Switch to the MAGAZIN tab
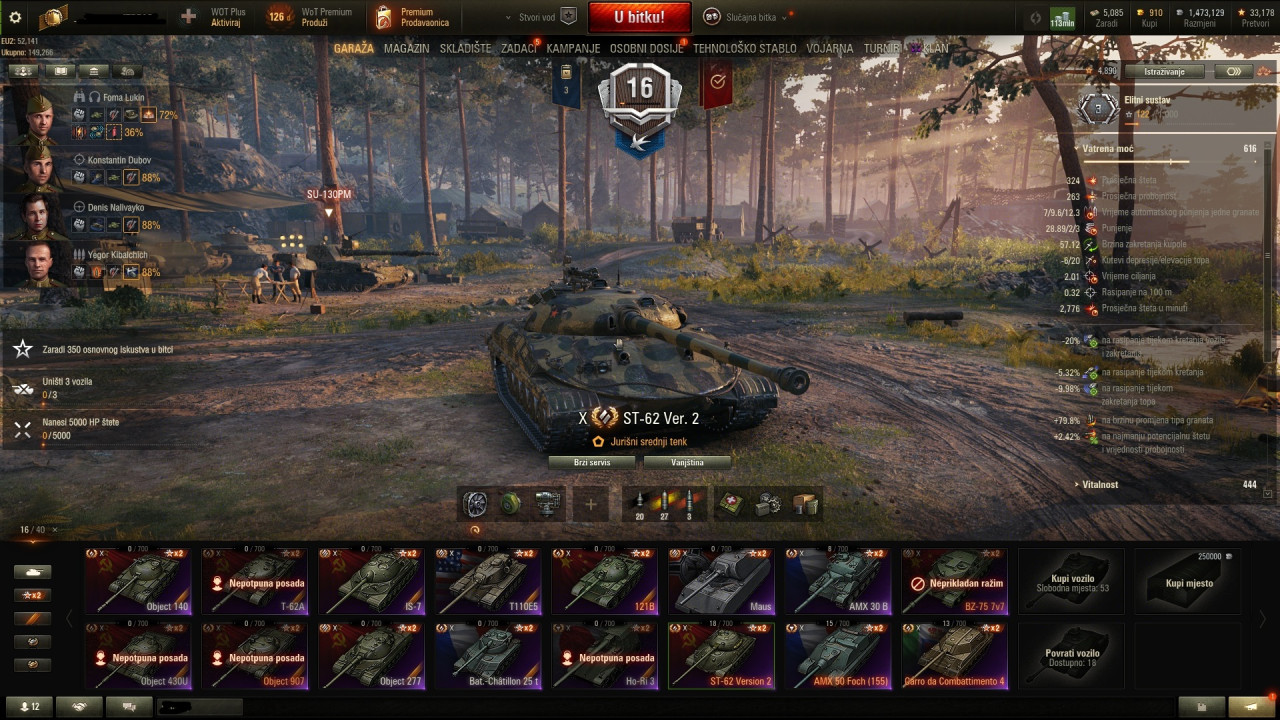 point(406,48)
